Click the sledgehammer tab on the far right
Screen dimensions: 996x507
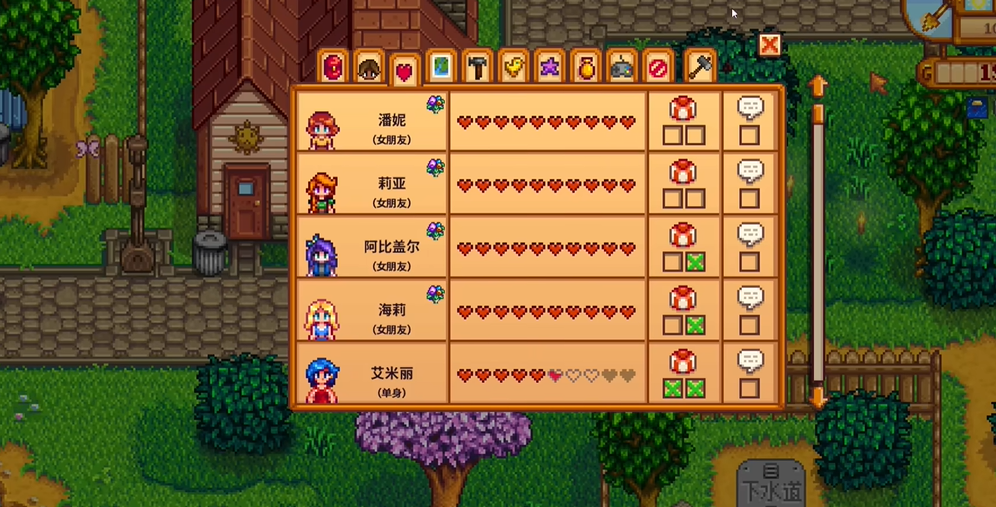(700, 68)
